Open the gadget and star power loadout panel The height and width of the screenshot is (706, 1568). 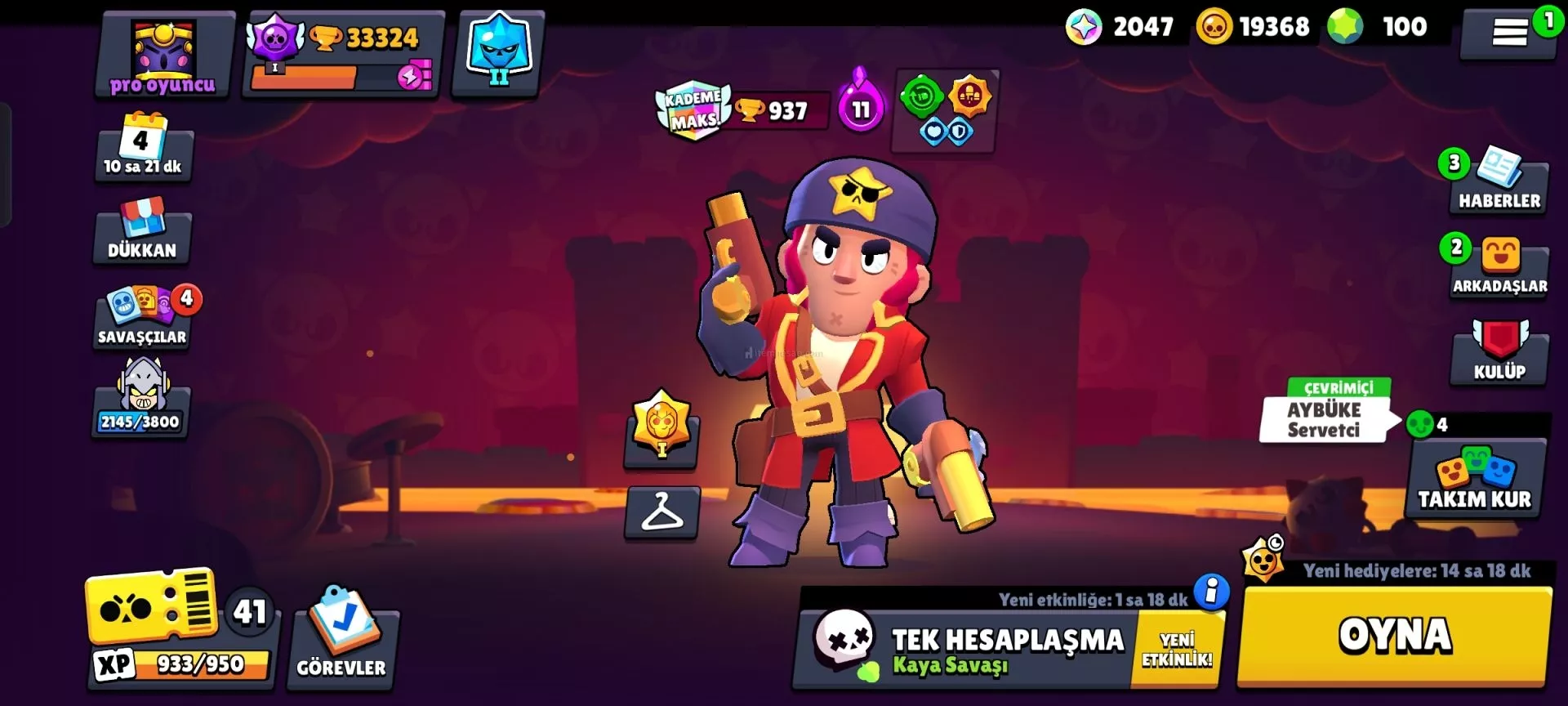[x=945, y=112]
